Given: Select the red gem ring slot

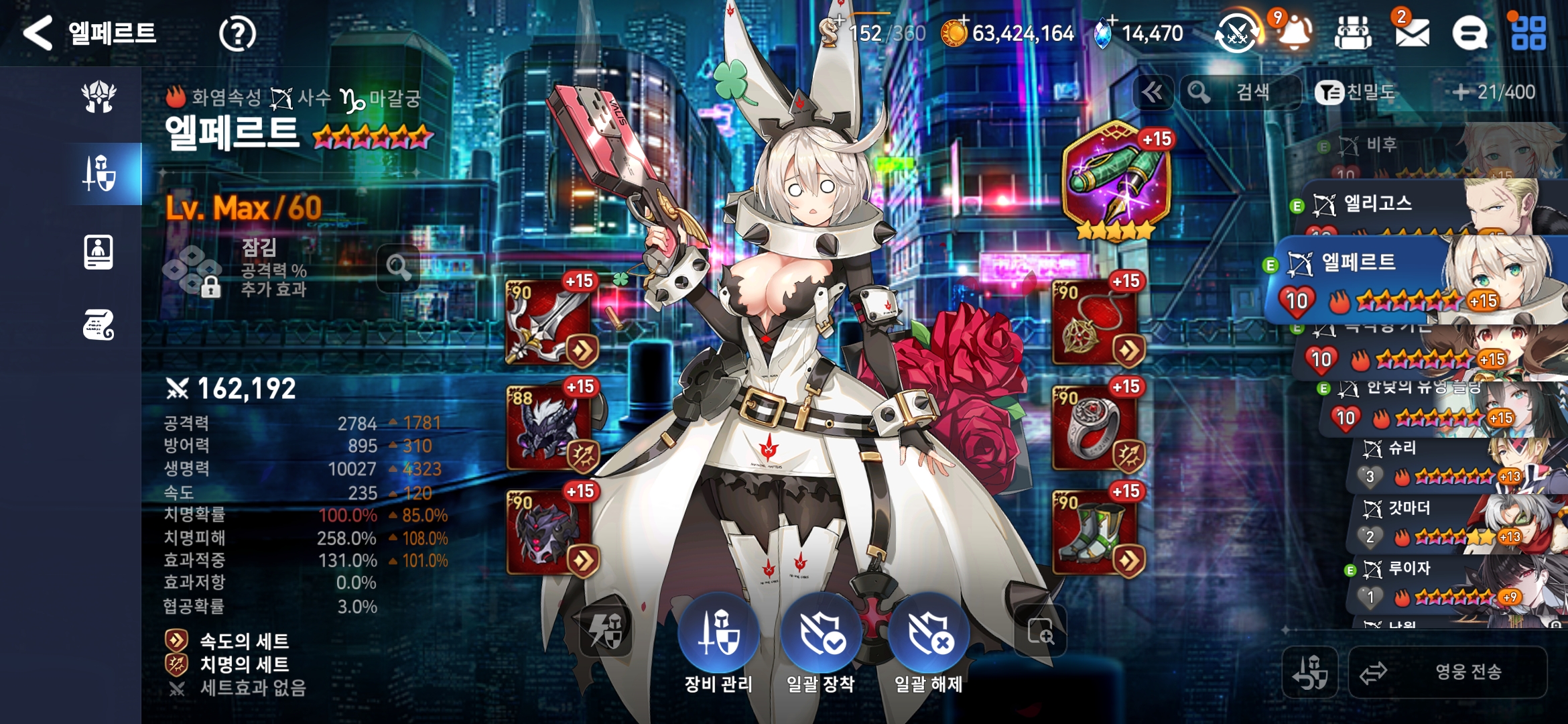Looking at the screenshot, I should click(1095, 428).
